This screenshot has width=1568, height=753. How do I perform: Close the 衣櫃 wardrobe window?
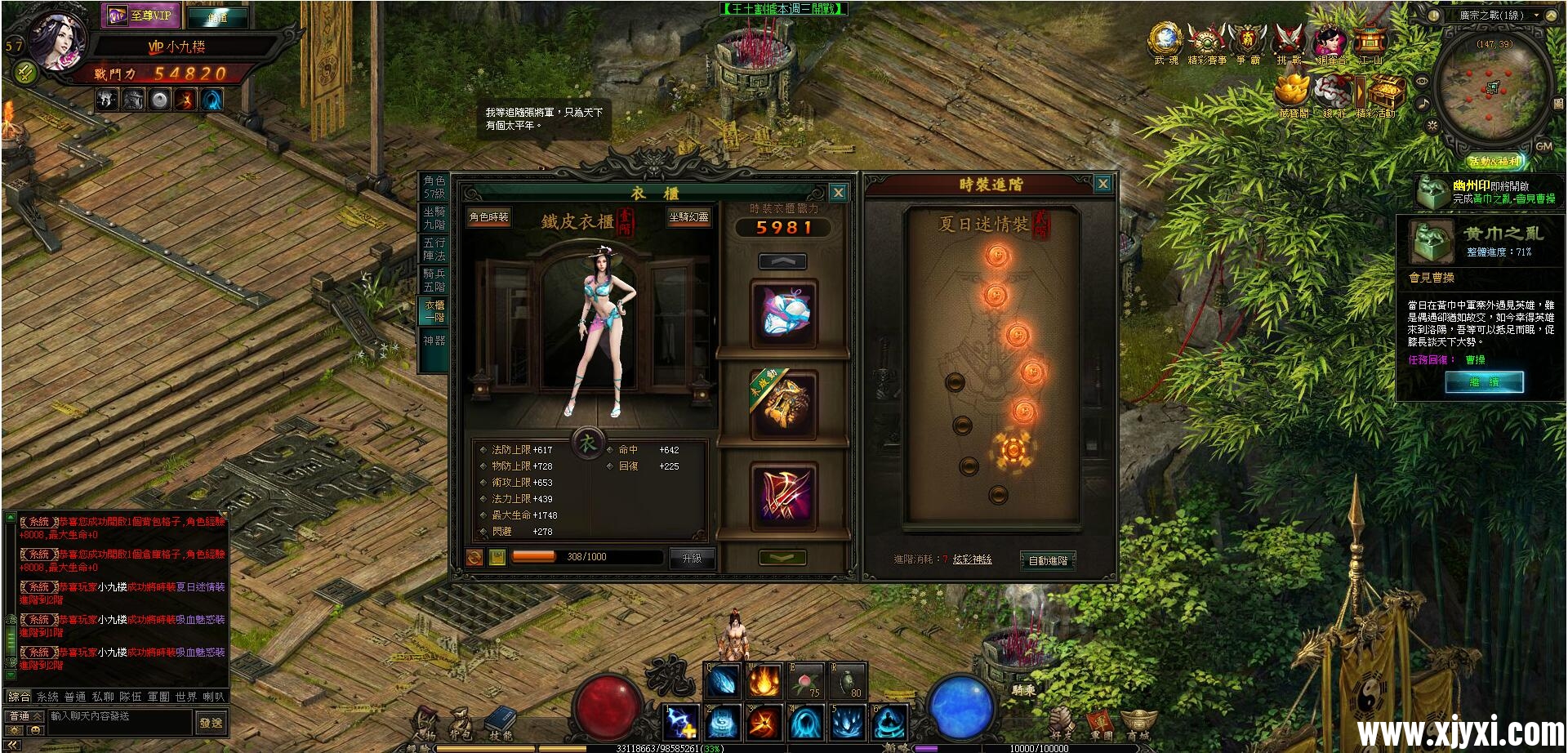coord(838,193)
